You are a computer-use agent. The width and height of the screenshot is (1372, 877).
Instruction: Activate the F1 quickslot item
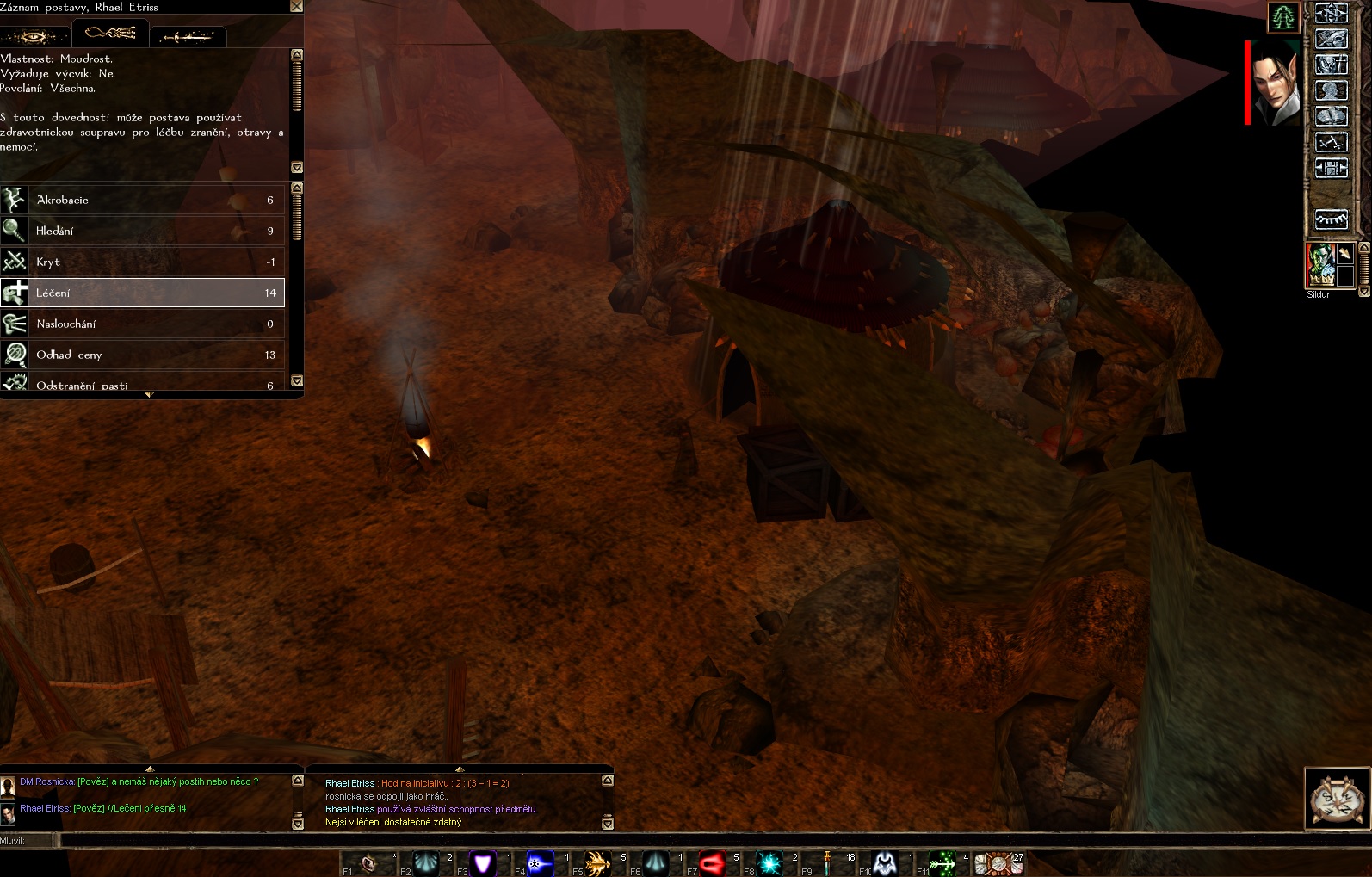click(368, 863)
